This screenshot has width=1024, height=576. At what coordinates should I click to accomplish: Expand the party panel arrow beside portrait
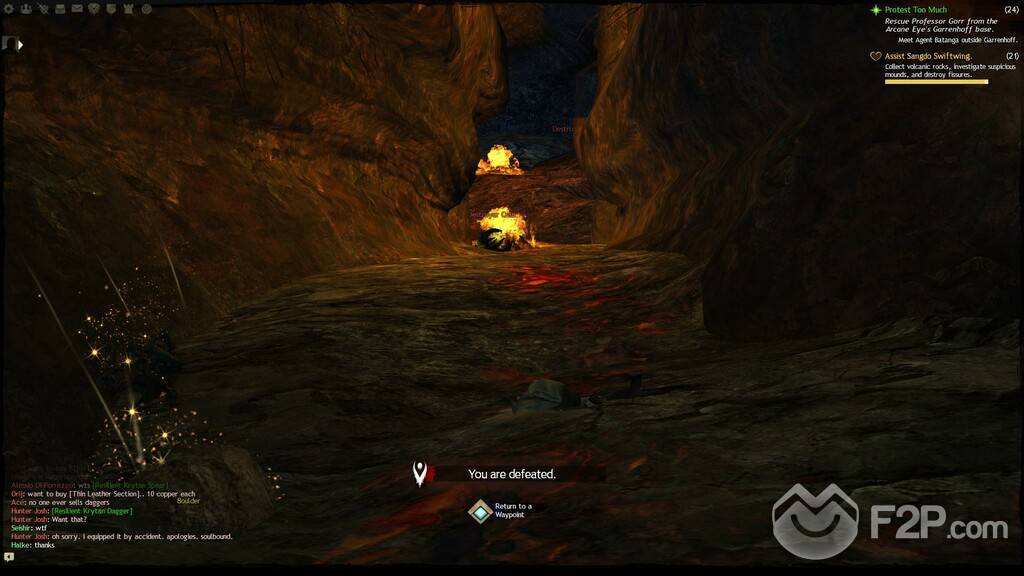(x=21, y=44)
